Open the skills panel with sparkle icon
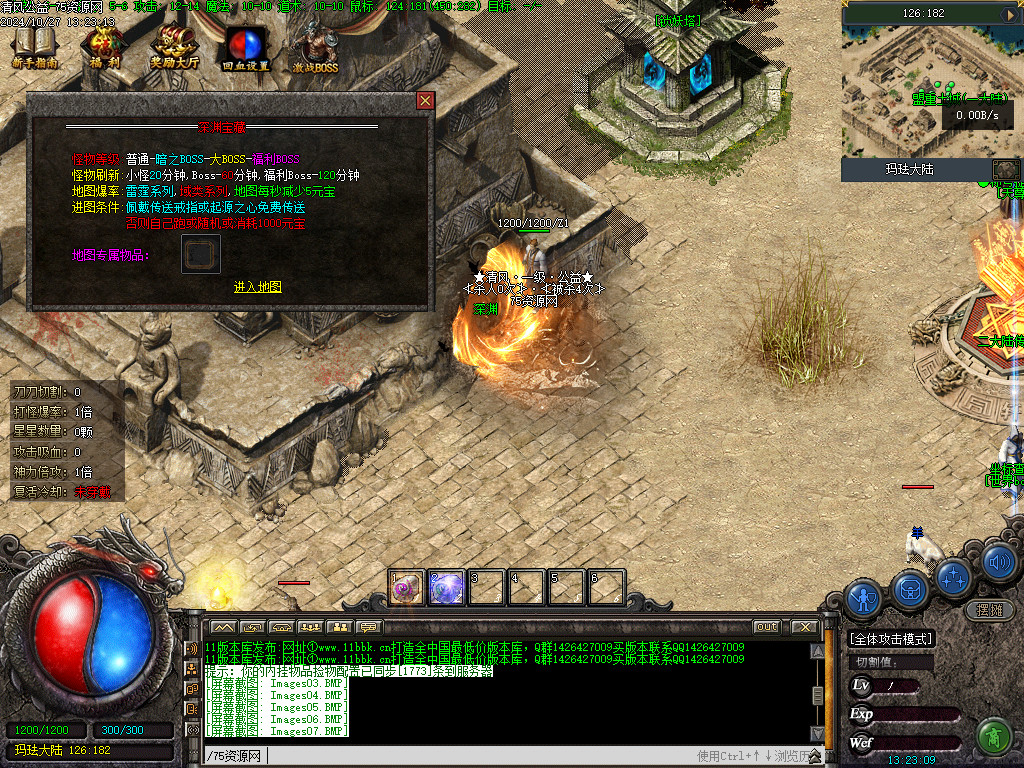This screenshot has width=1024, height=768. point(954,576)
